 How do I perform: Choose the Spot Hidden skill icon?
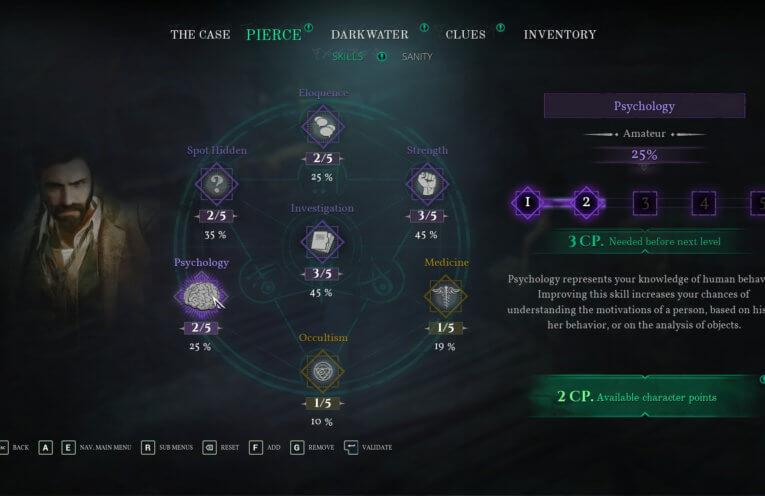[216, 184]
